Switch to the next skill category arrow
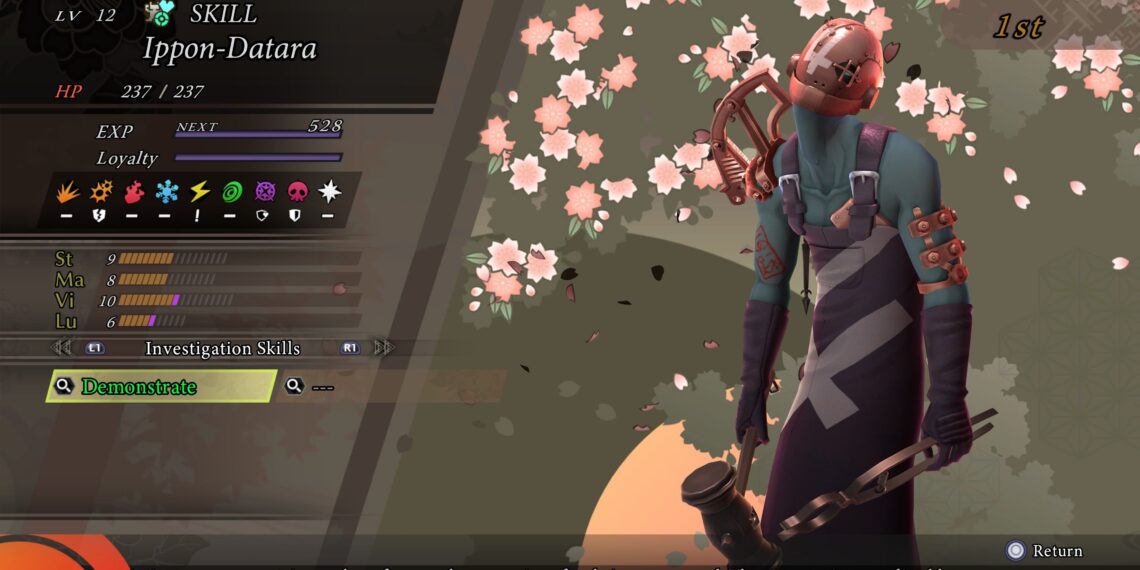Screen dimensions: 1140x570 point(384,348)
